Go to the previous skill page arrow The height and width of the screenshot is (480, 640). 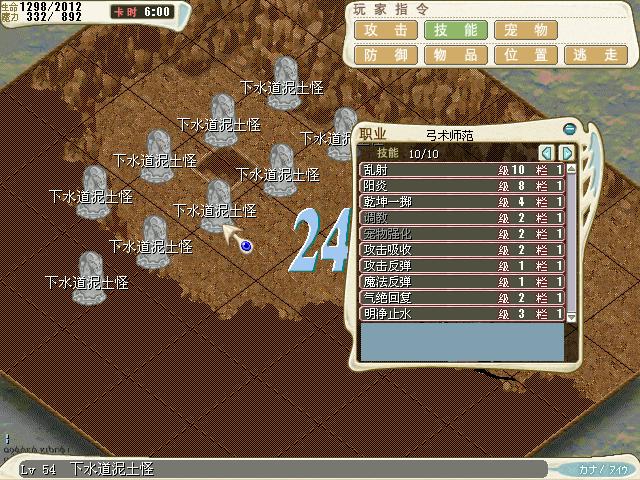[x=546, y=153]
